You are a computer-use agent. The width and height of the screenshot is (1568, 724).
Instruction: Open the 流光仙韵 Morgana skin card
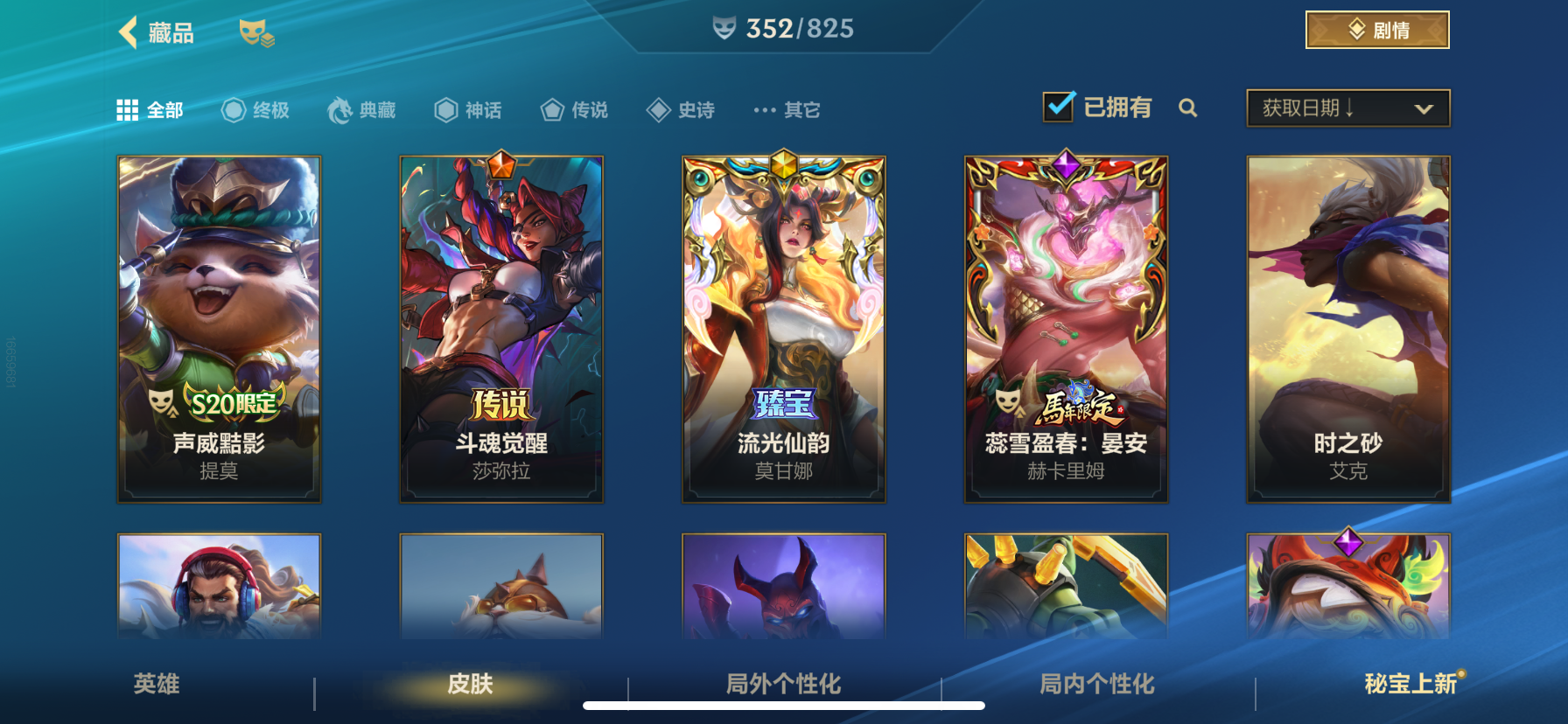click(x=783, y=328)
